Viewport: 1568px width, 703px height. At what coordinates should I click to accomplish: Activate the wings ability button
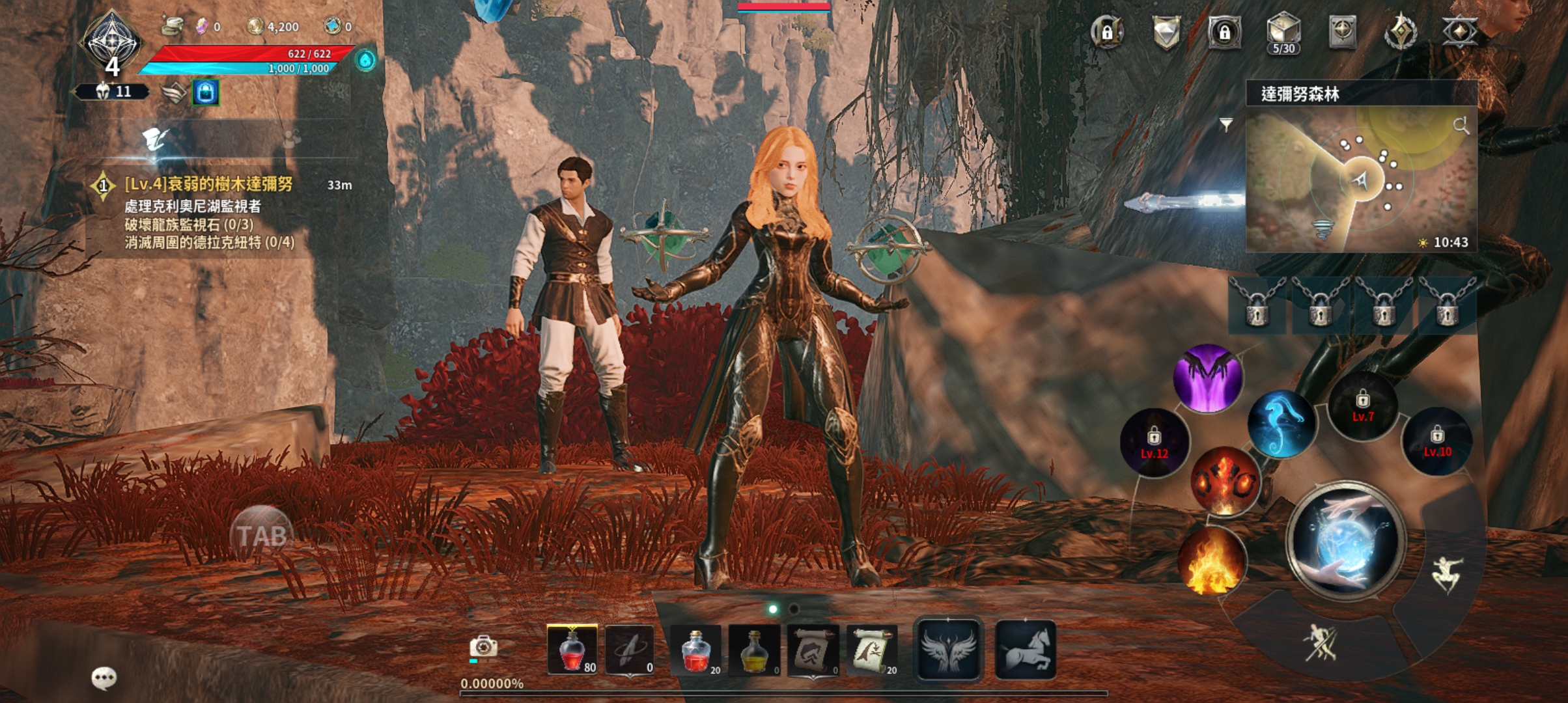coord(948,650)
